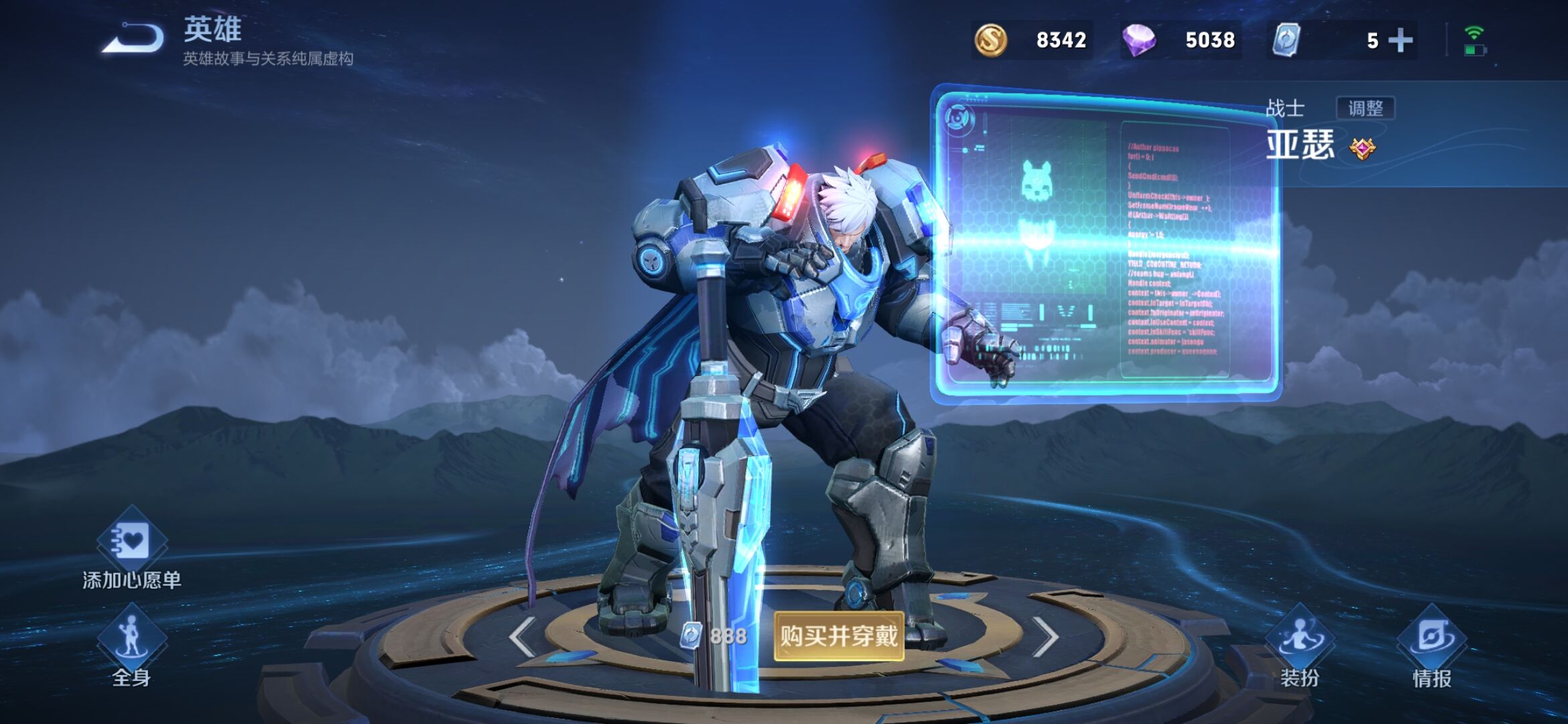This screenshot has height=724, width=1568.
Task: Show the previous skin with left arrow
Action: click(x=522, y=636)
